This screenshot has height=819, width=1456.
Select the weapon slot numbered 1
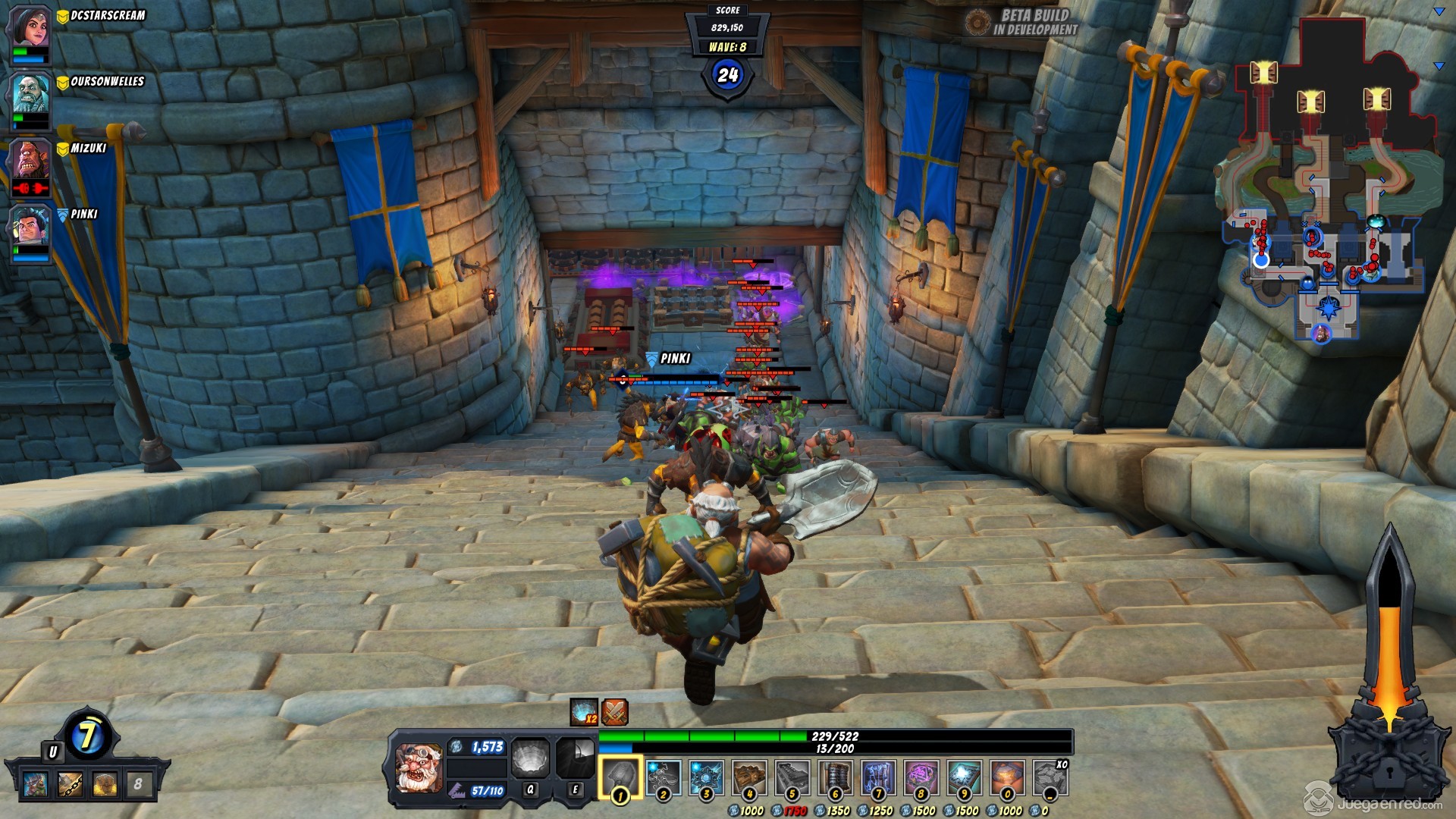[620, 777]
